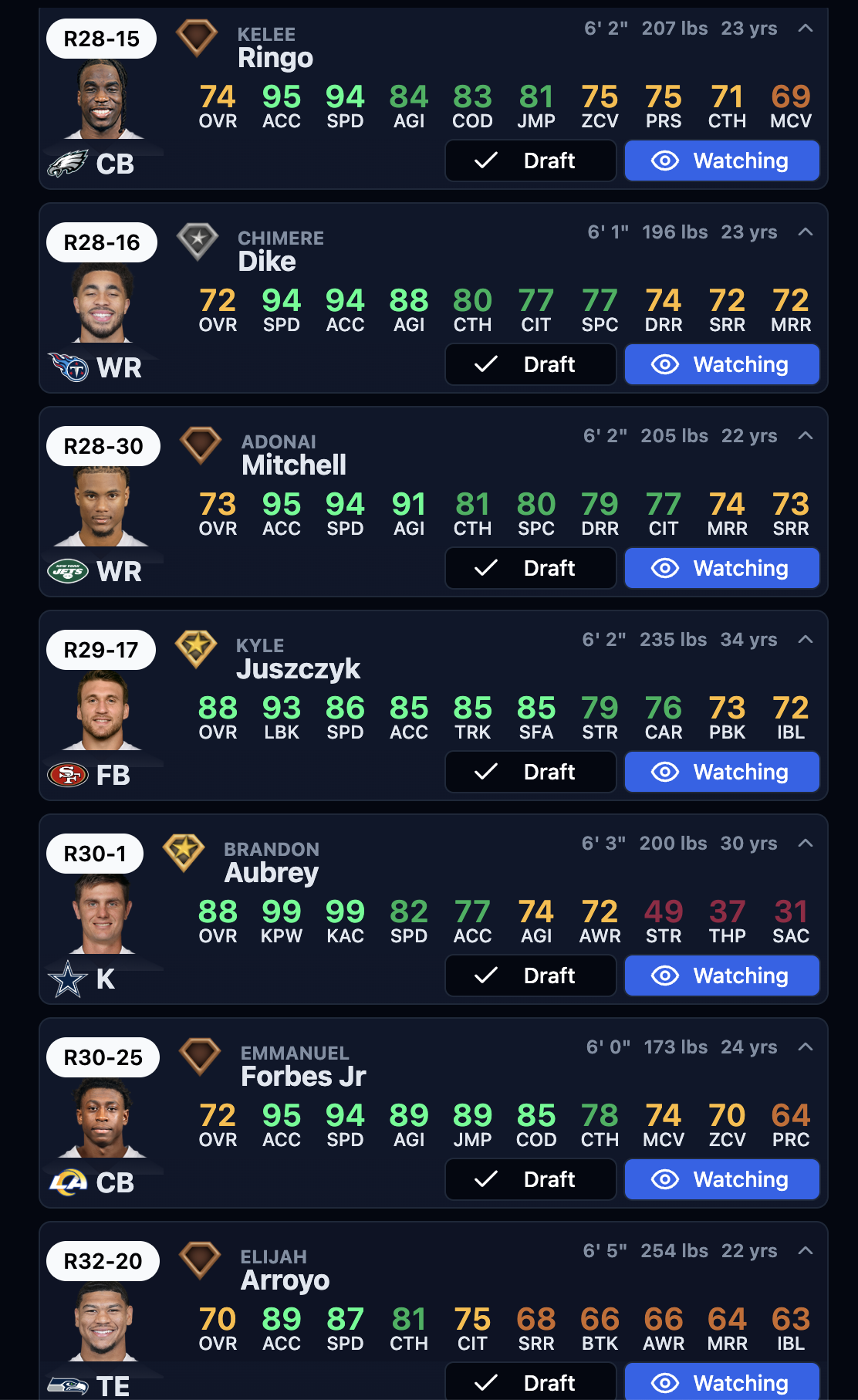
Task: Toggle Watching for Chimere Dike
Action: pyautogui.click(x=721, y=364)
